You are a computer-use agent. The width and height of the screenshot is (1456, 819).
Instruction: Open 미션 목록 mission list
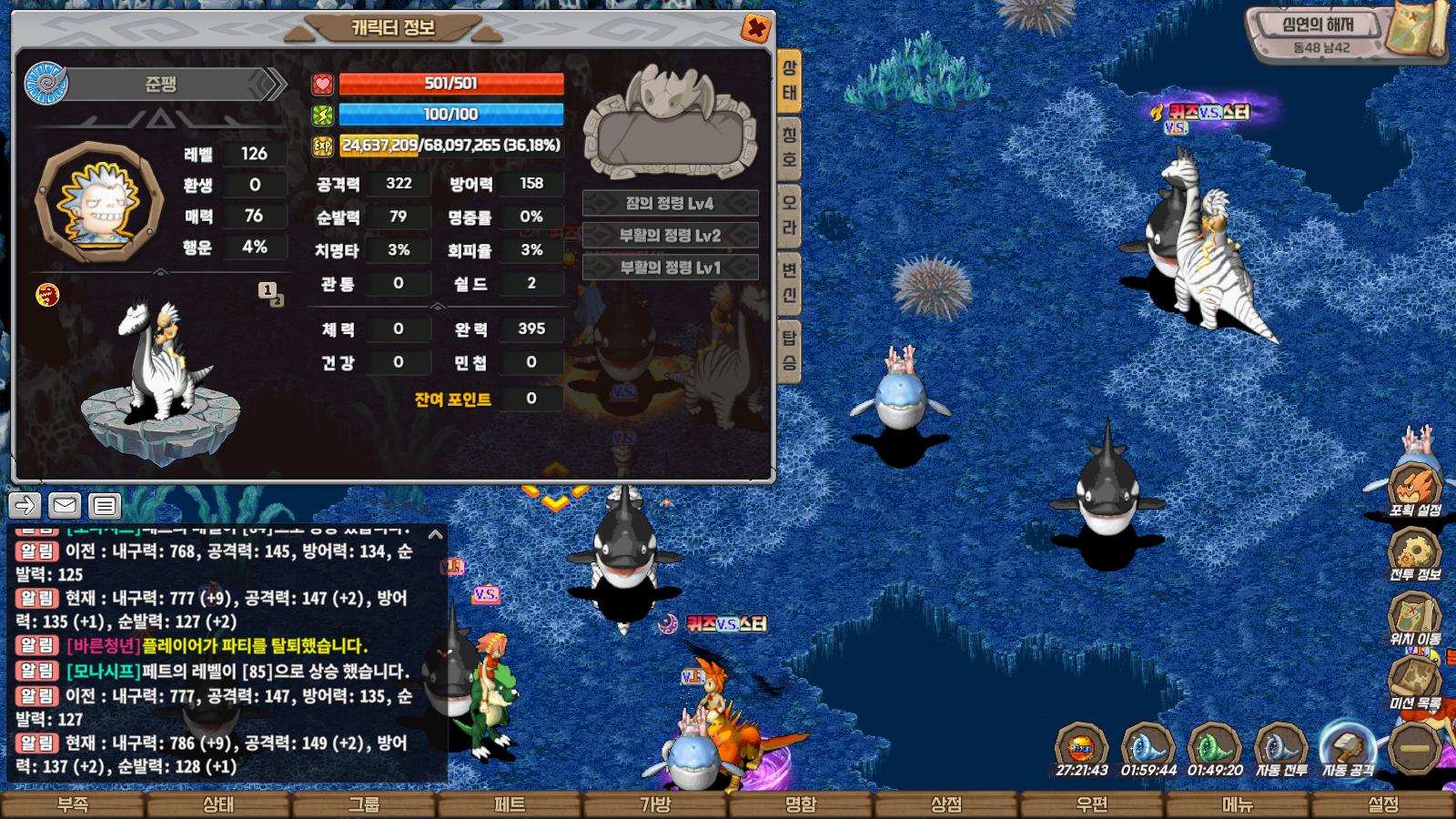click(x=1414, y=681)
